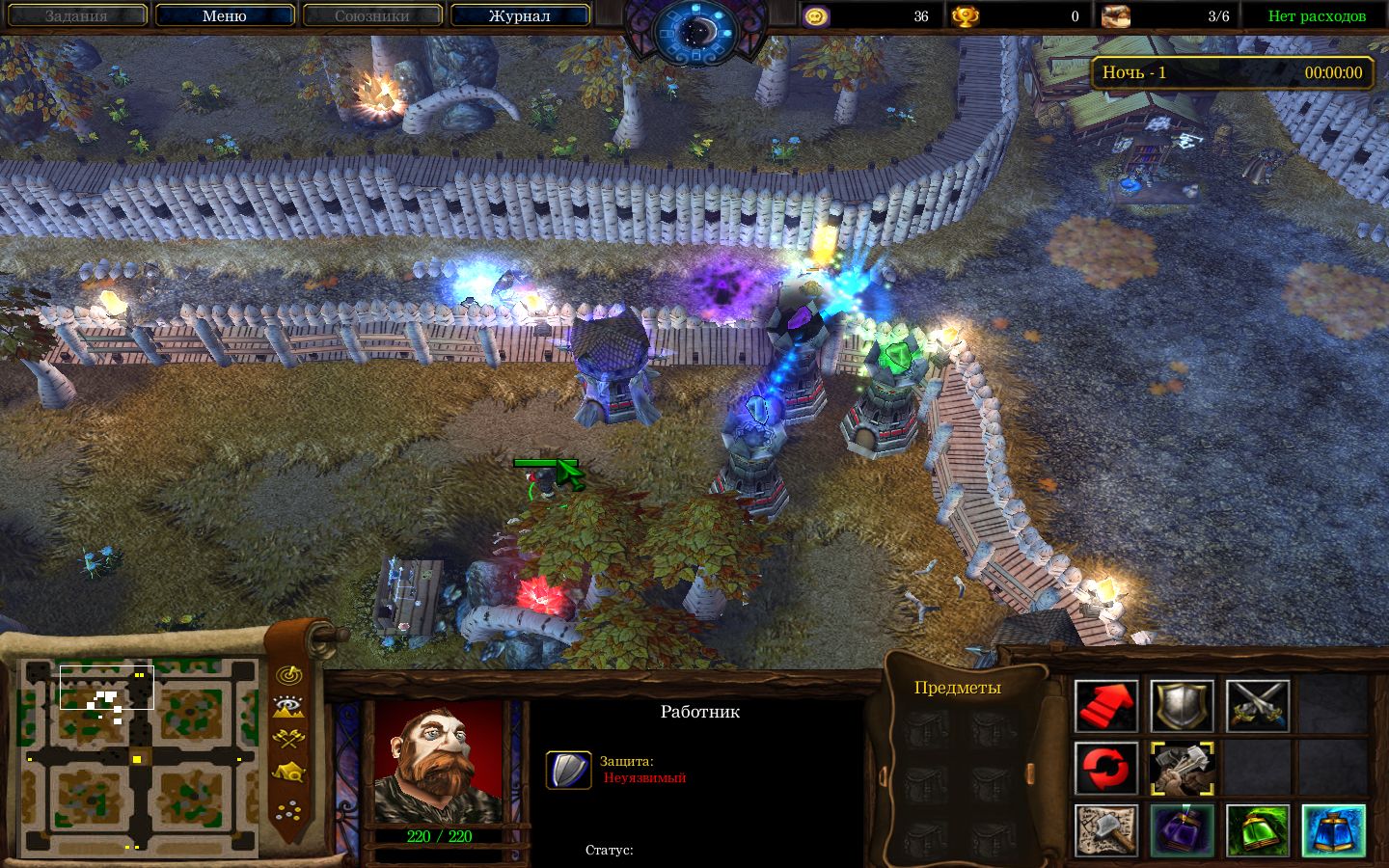Click the day-night clock orb

point(695,29)
